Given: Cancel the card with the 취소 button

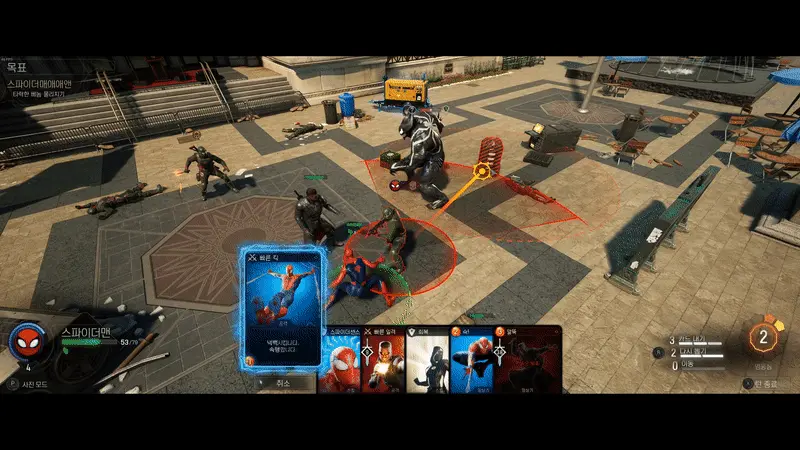Looking at the screenshot, I should coord(281,382).
